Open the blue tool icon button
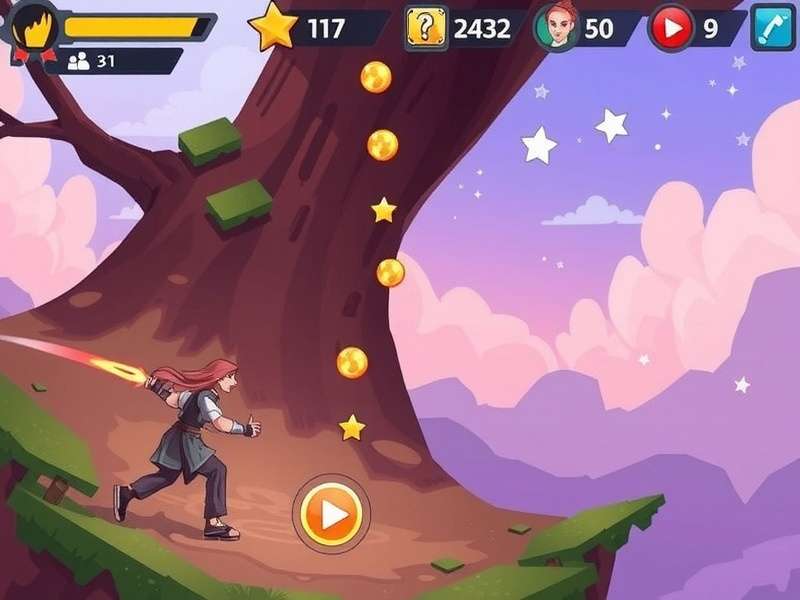This screenshot has height=600, width=800. coord(771,28)
